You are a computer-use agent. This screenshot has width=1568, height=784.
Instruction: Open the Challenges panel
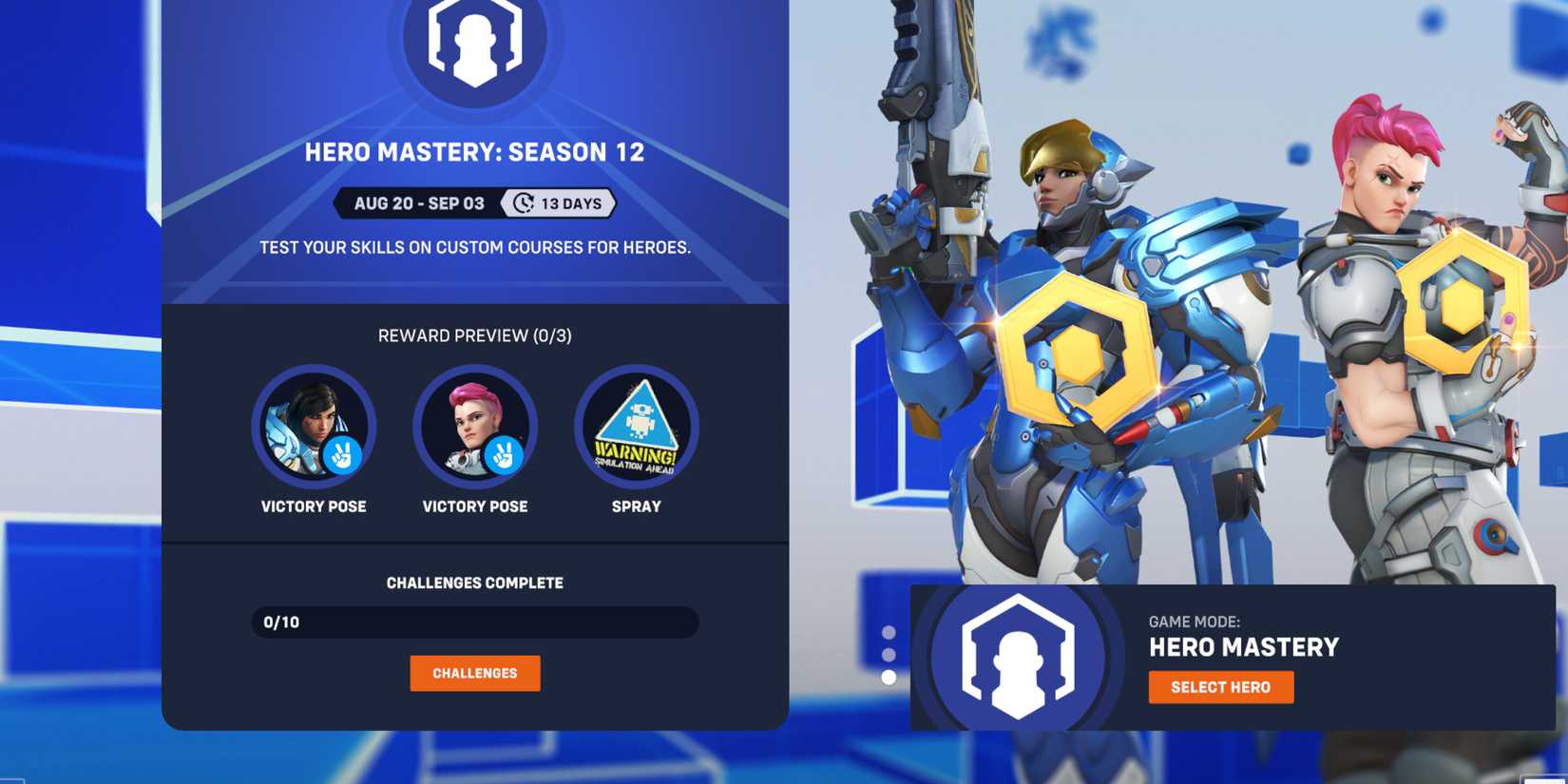coord(475,673)
